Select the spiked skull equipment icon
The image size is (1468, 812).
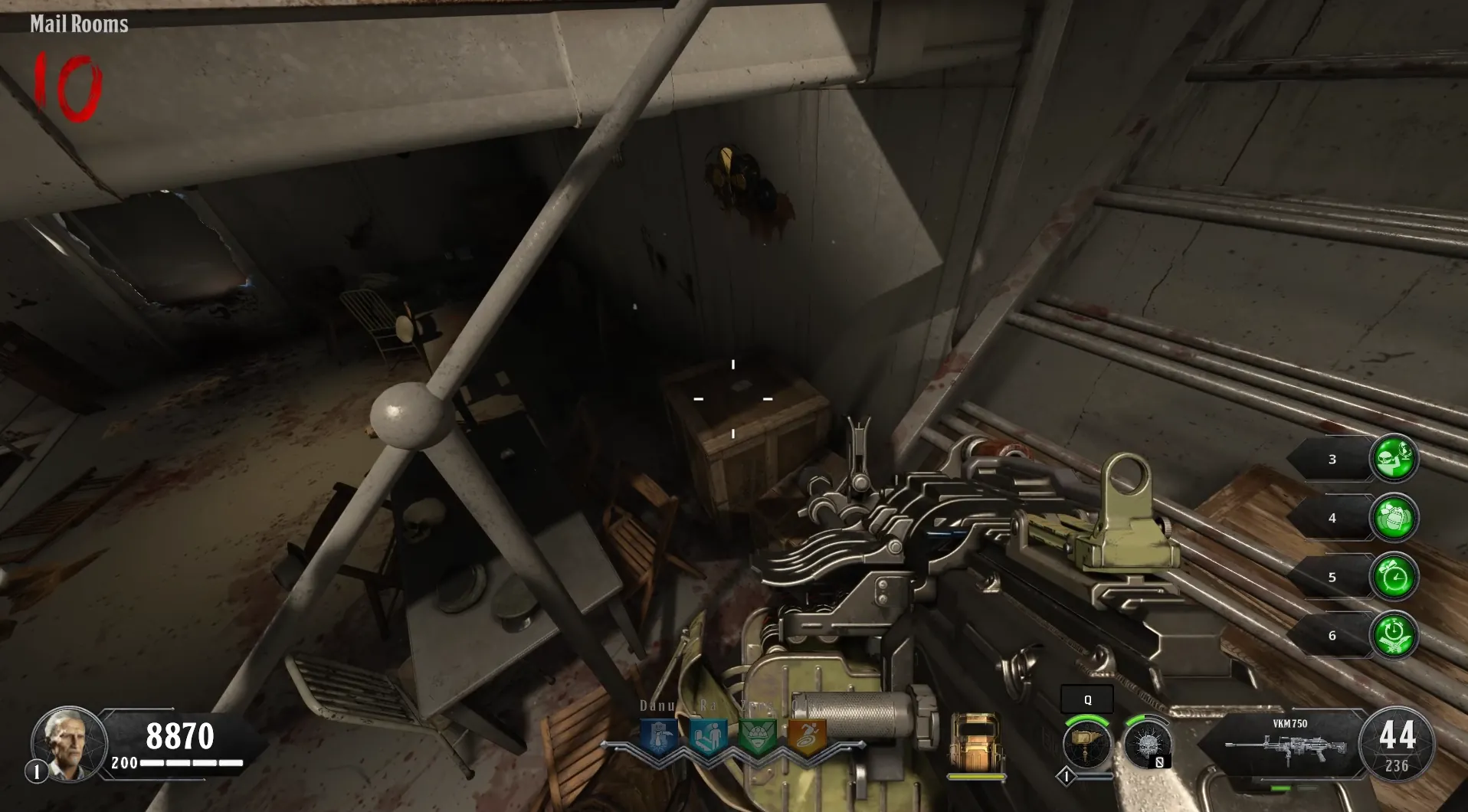coord(1147,744)
